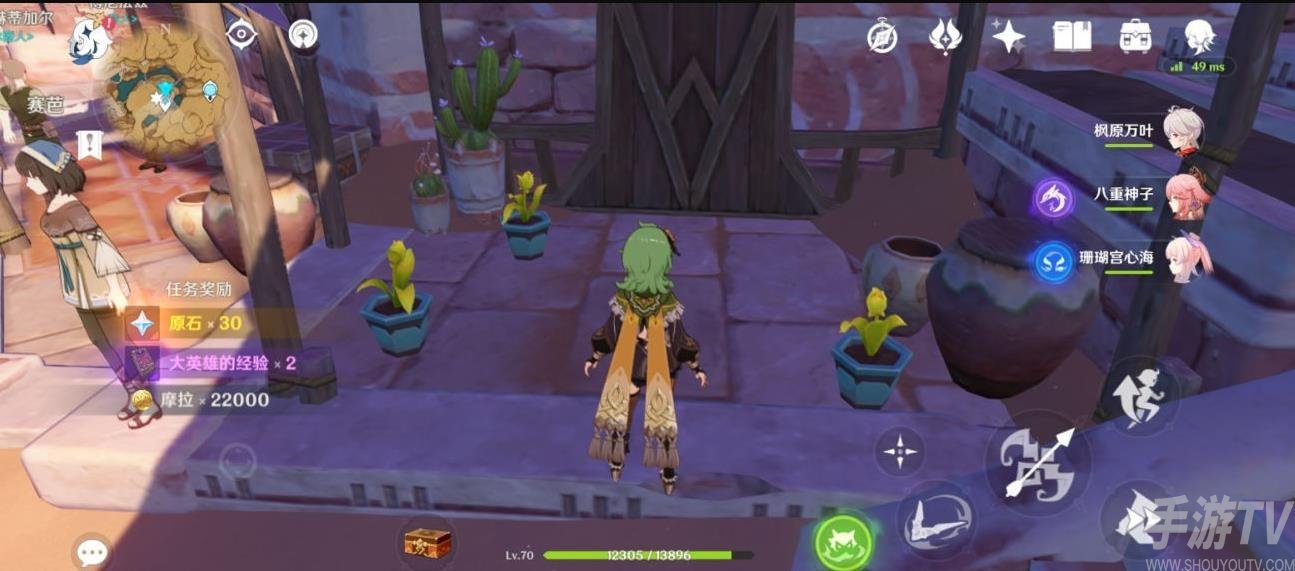Open the compass events icon

[x=882, y=38]
